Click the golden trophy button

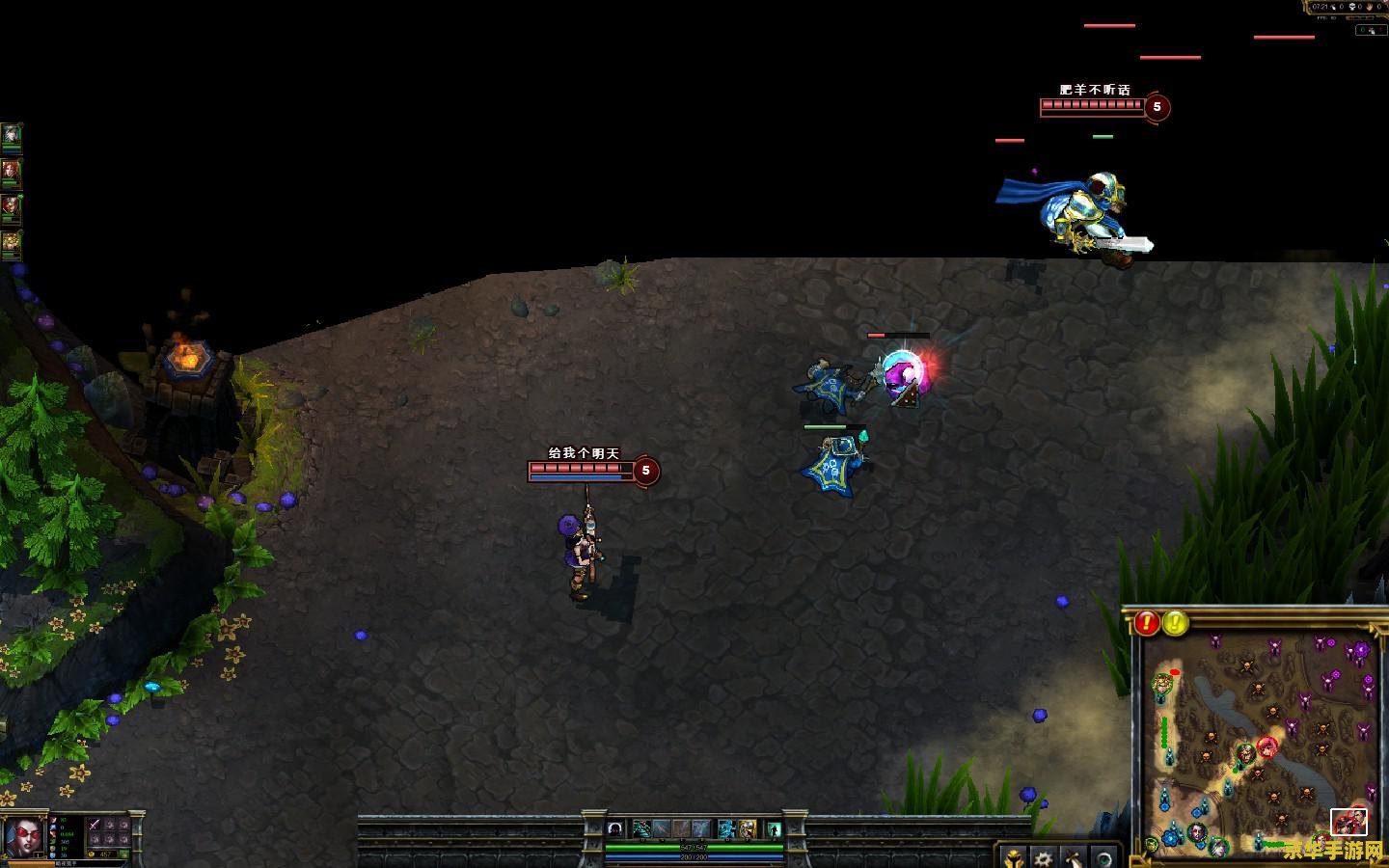(1015, 857)
